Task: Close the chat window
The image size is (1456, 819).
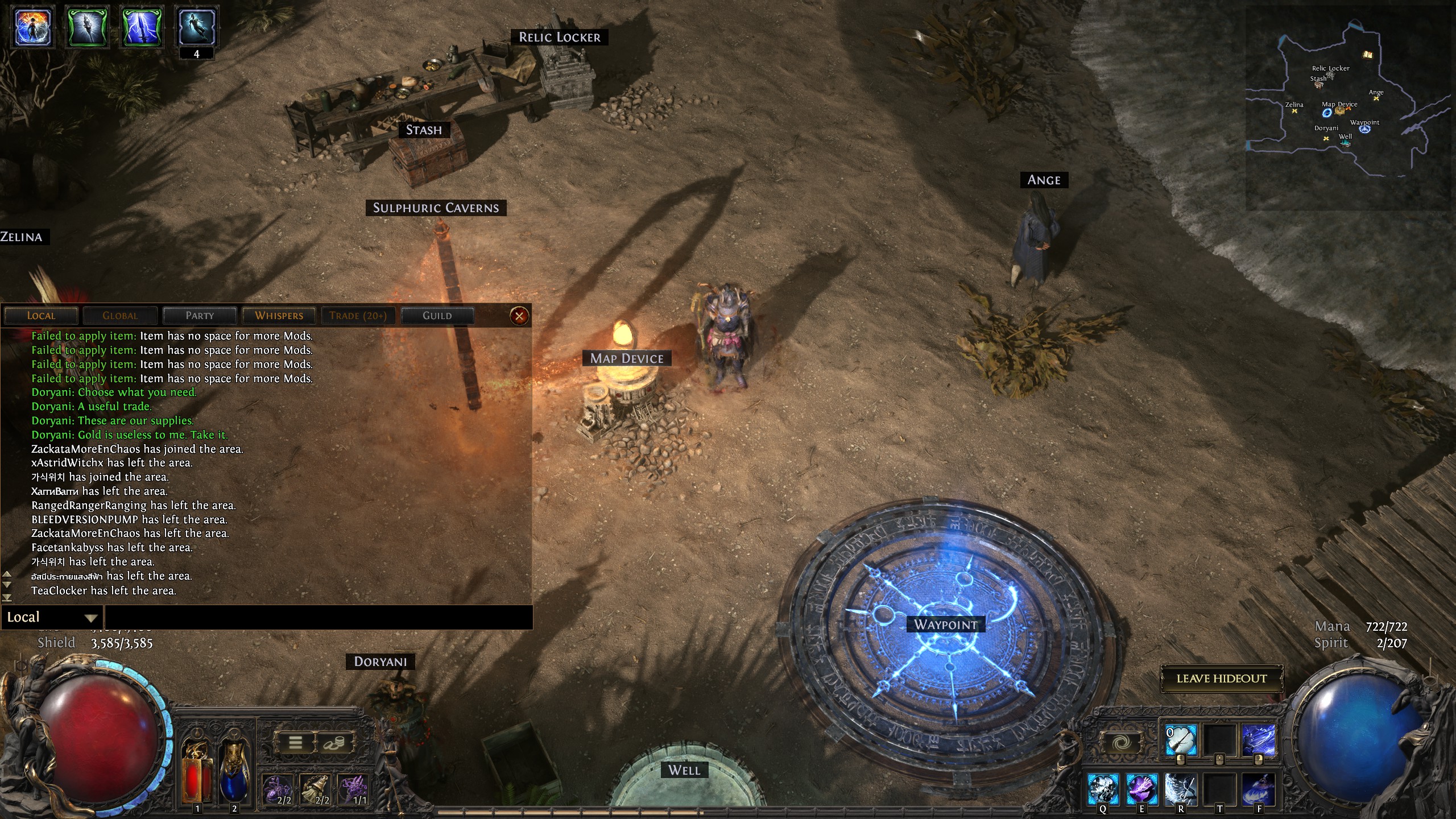Action: pos(519,316)
